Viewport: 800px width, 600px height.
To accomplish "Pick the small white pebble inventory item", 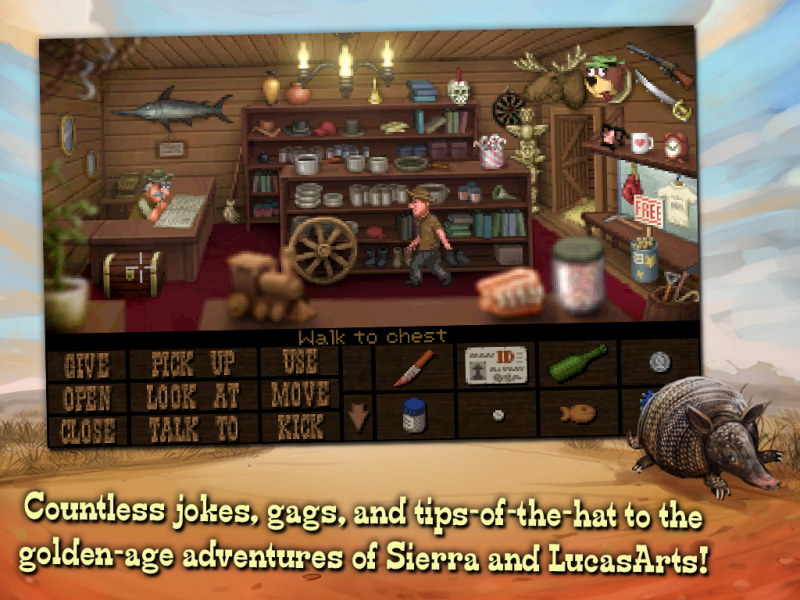I will click(x=497, y=412).
